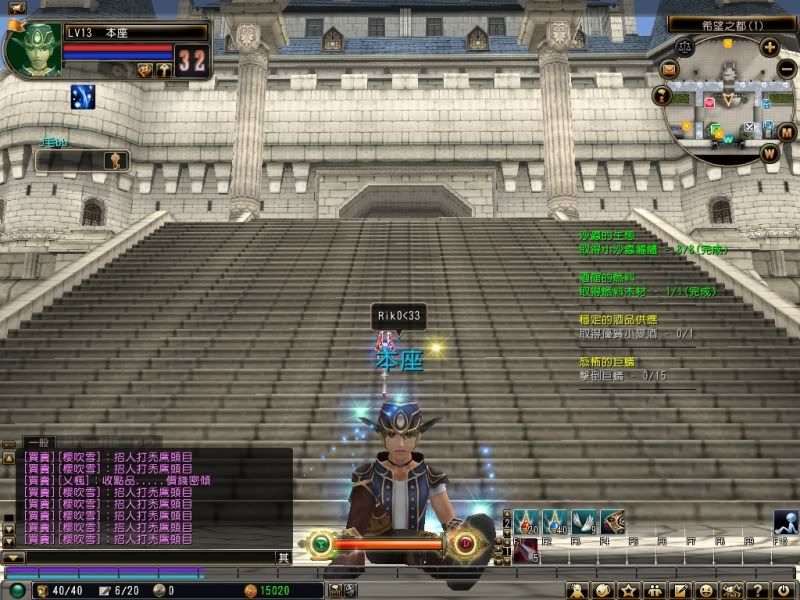Viewport: 800px width, 600px height.
Task: Zoom in the minimap with the plus button
Action: point(769,47)
